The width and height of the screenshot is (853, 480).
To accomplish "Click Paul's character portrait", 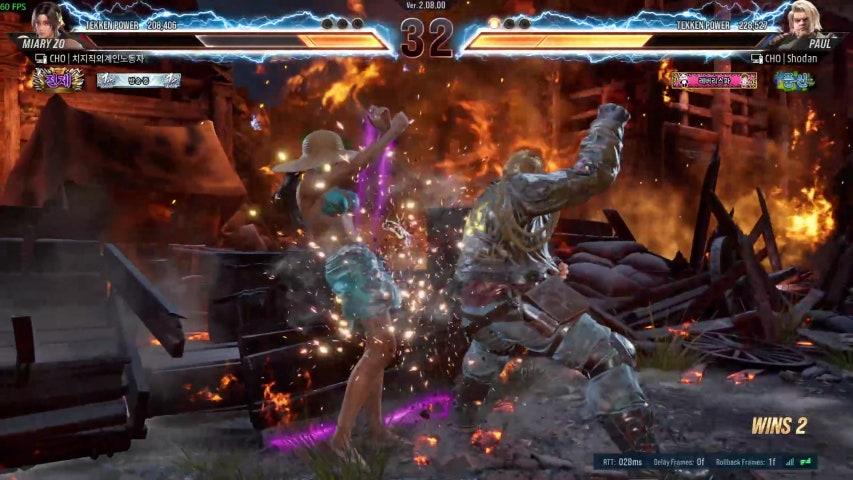I will coord(804,20).
